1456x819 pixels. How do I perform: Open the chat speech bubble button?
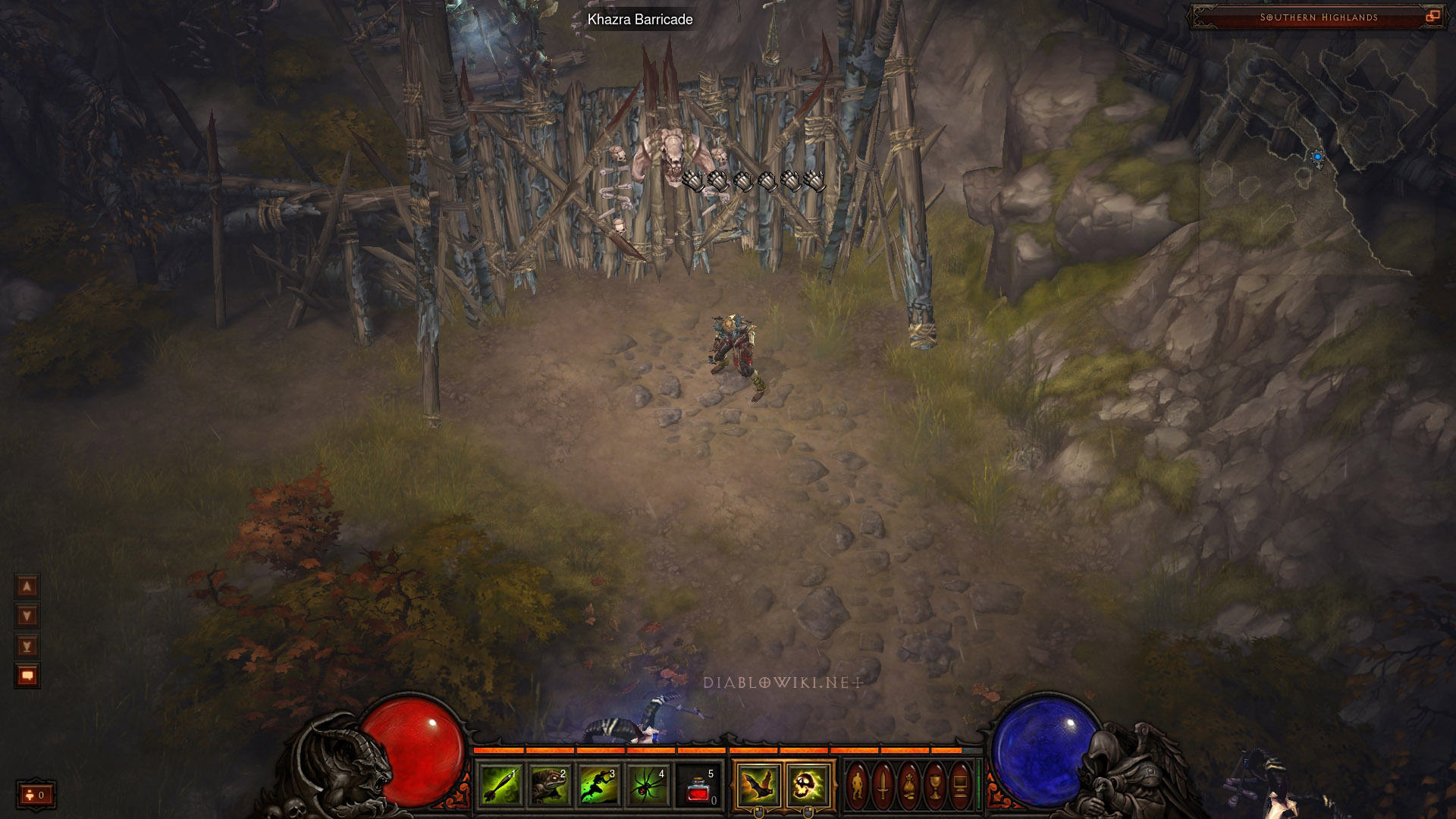27,675
